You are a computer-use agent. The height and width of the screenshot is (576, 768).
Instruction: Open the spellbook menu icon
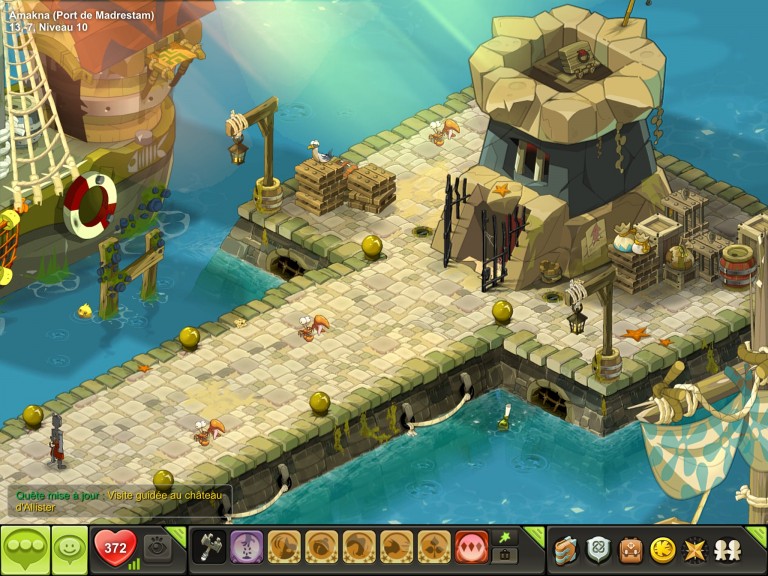(x=567, y=549)
